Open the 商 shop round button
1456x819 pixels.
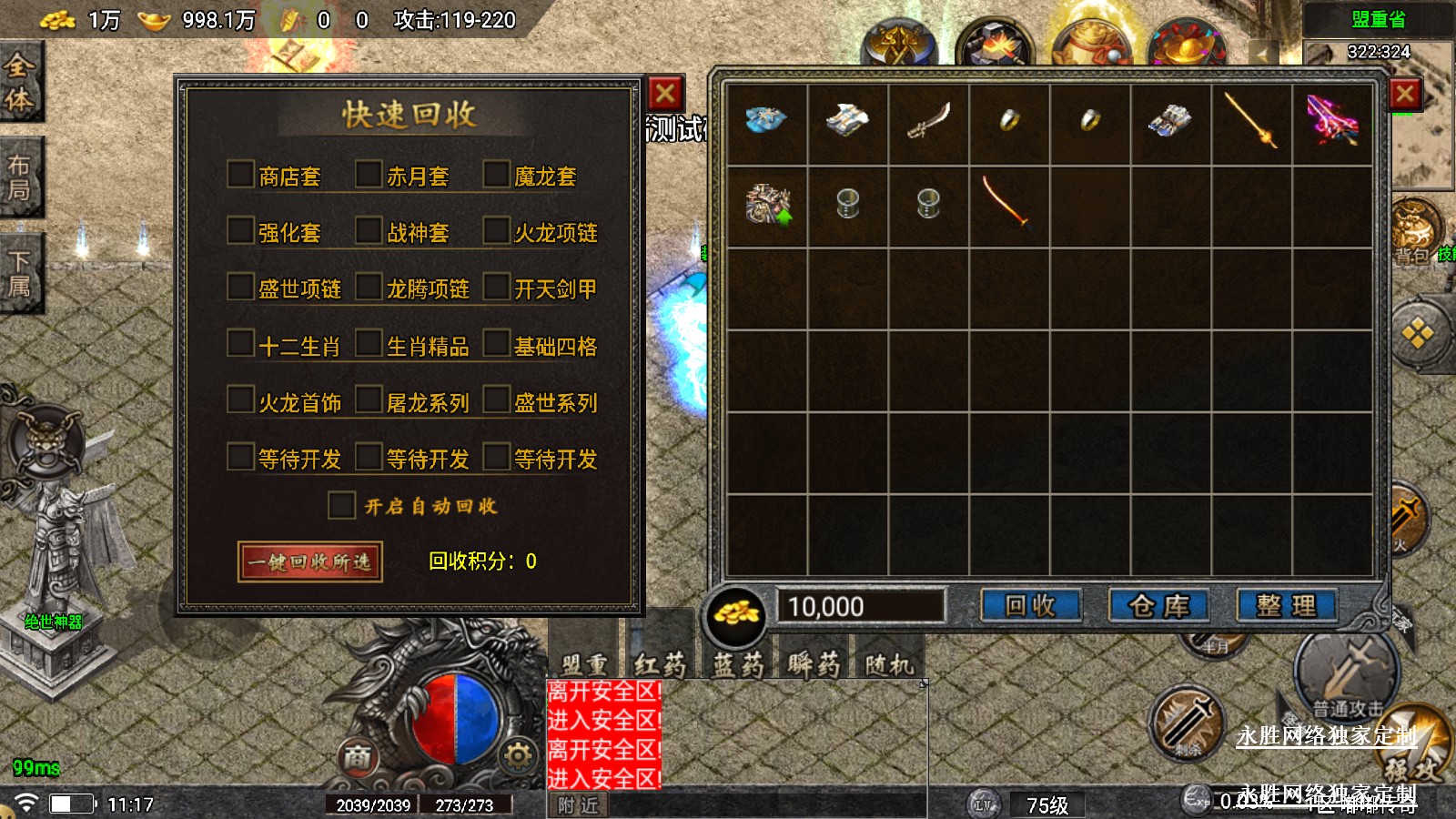click(x=358, y=755)
